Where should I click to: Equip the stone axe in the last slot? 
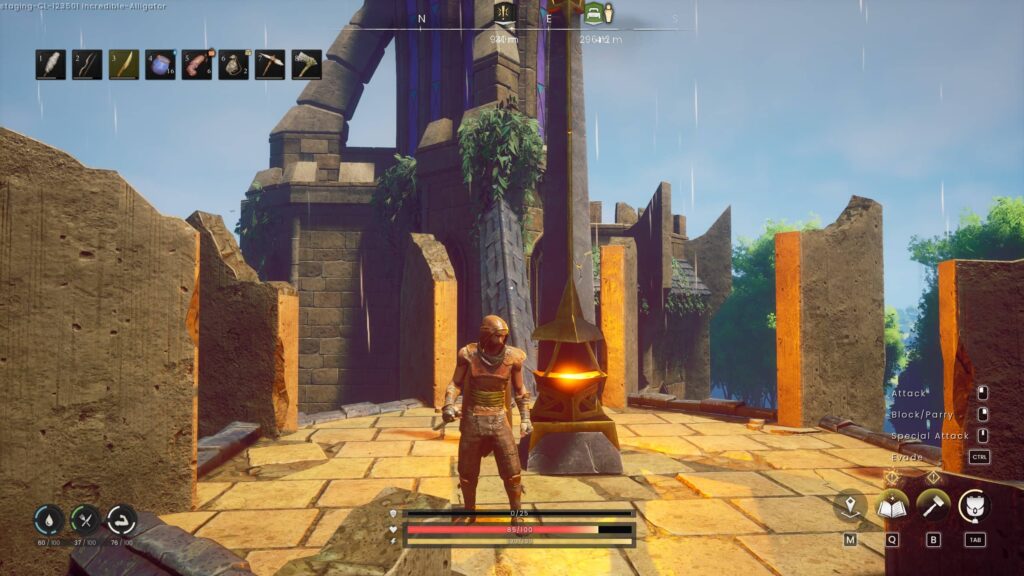pos(306,65)
